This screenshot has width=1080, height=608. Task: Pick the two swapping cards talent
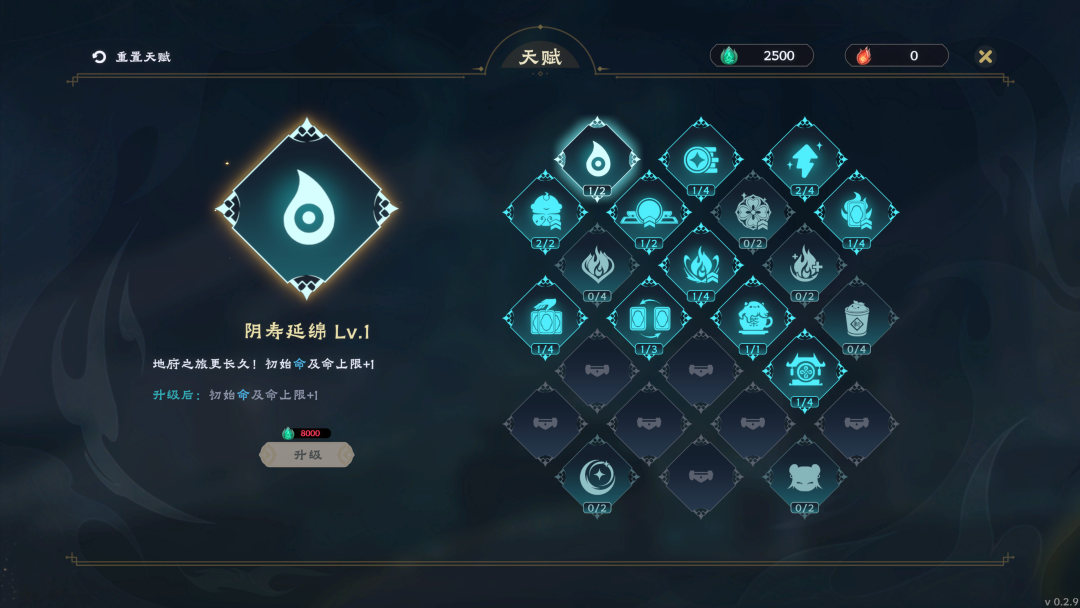tap(649, 318)
